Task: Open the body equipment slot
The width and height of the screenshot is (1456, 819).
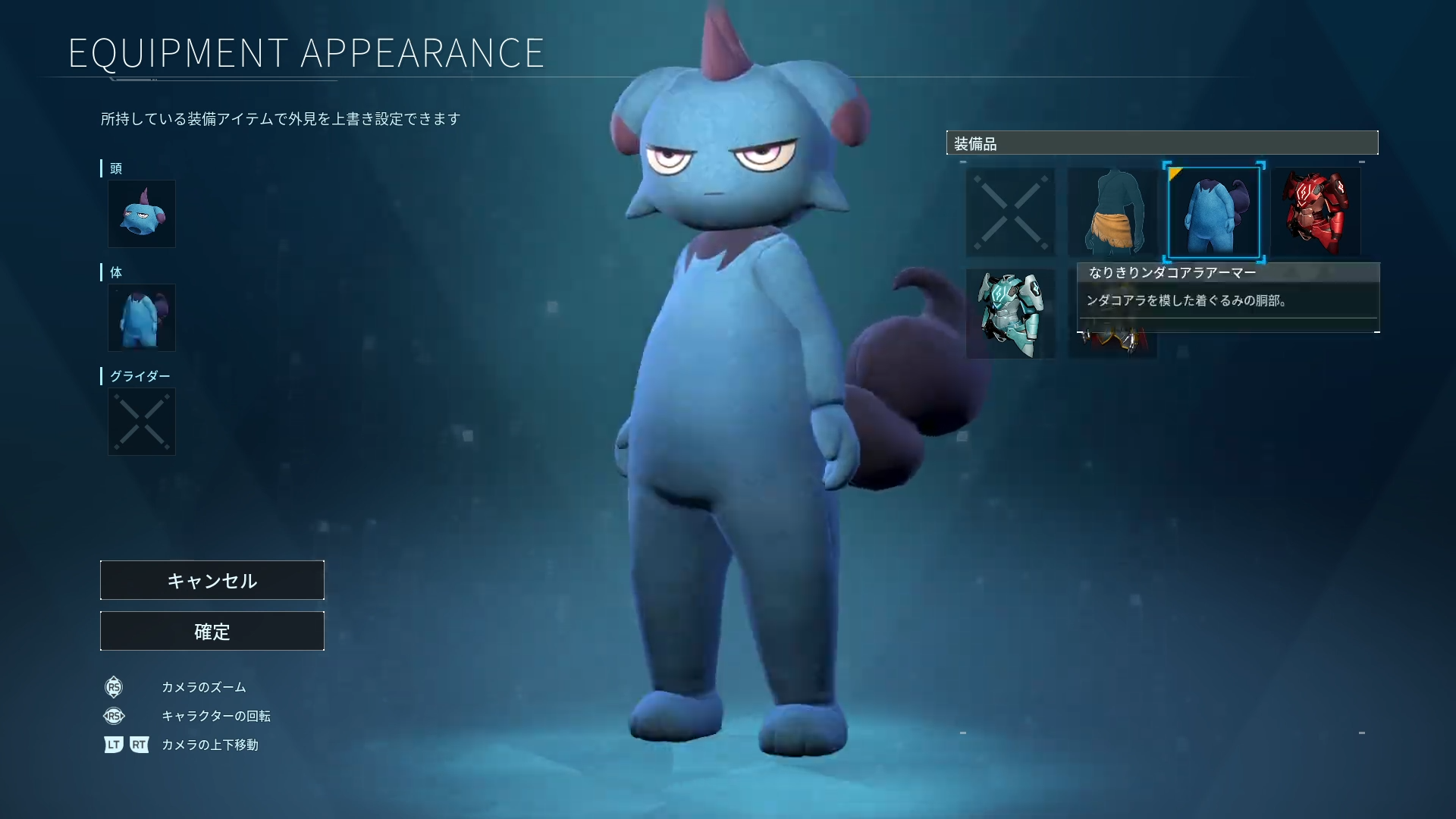Action: [142, 318]
